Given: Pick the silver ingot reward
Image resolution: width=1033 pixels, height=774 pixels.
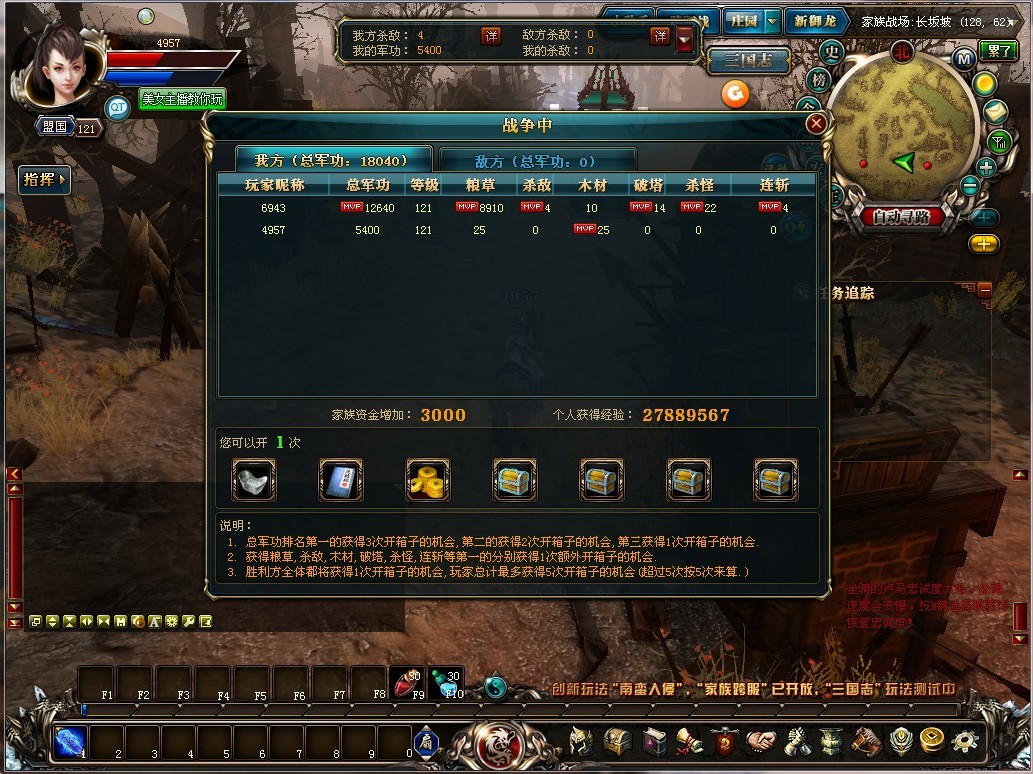Looking at the screenshot, I should [x=253, y=480].
